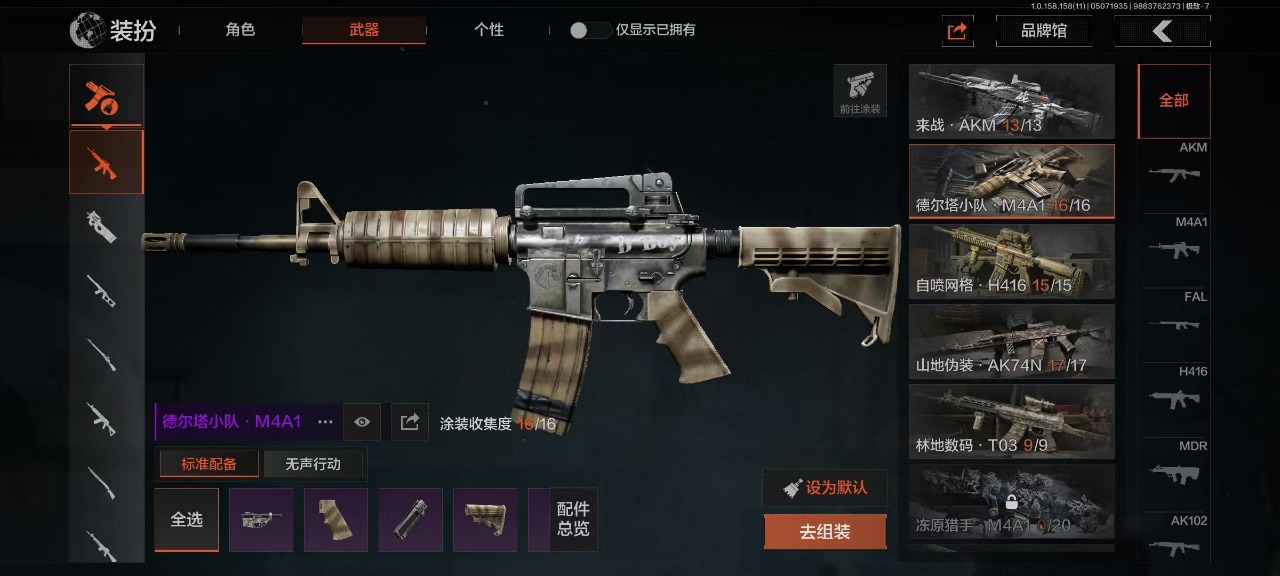This screenshot has width=1280, height=576.
Task: Set skin as default with 设为默认
Action: pos(825,488)
